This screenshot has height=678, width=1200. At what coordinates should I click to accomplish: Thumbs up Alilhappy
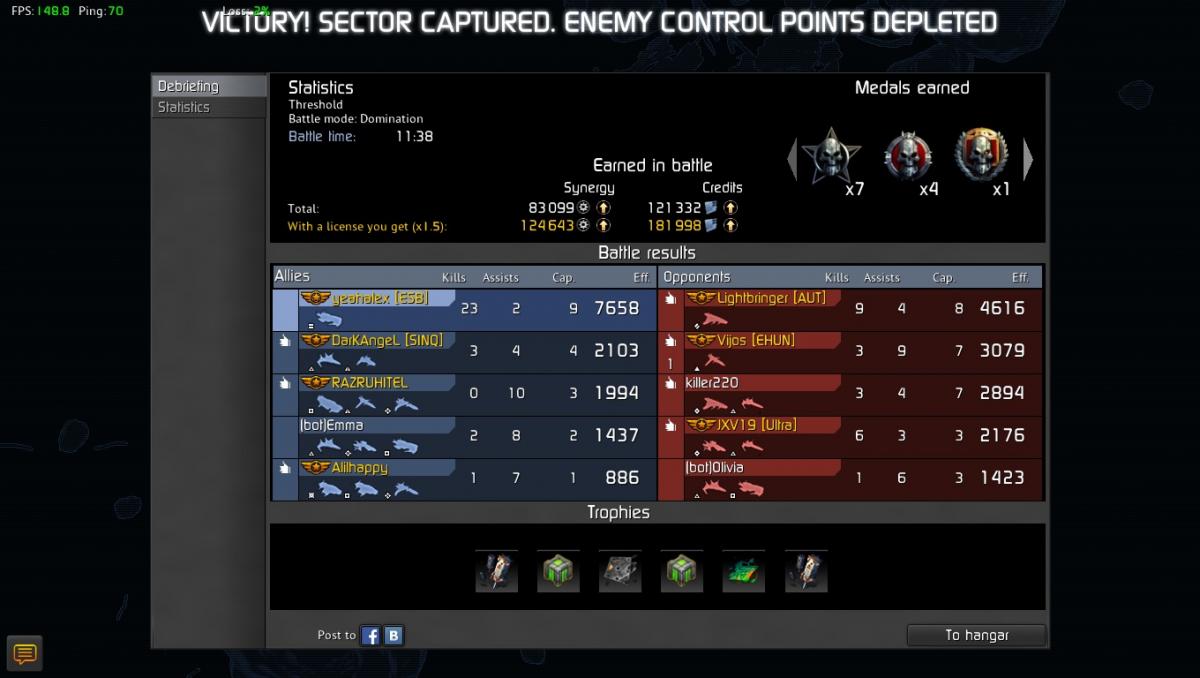(x=285, y=467)
